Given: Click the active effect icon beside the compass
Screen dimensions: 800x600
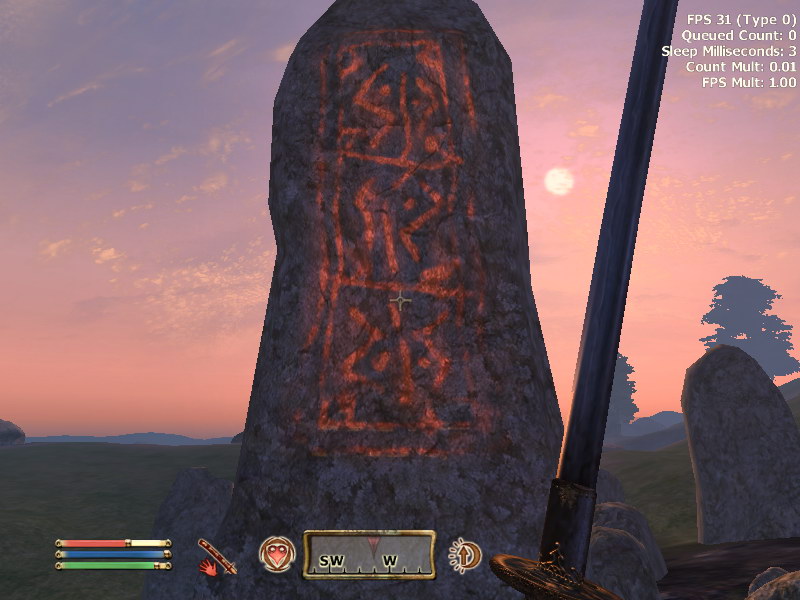Looking at the screenshot, I should coord(464,555).
